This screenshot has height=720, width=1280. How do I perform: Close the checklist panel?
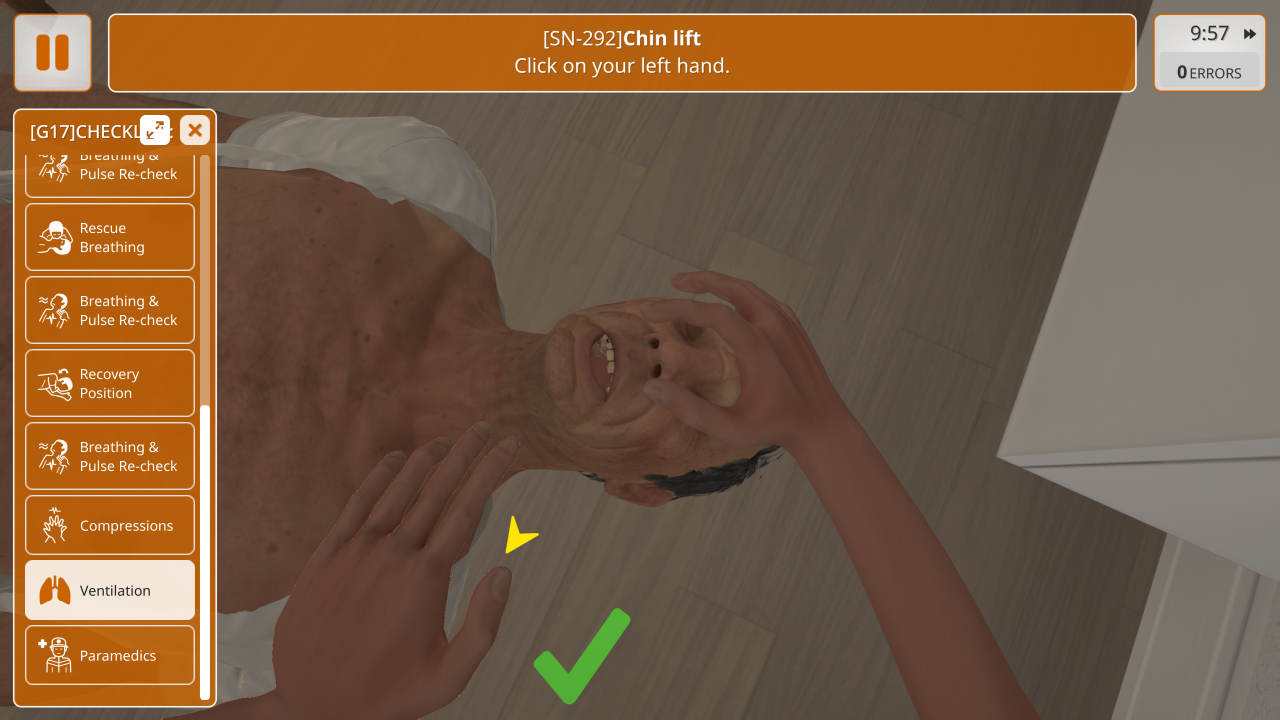[x=195, y=130]
